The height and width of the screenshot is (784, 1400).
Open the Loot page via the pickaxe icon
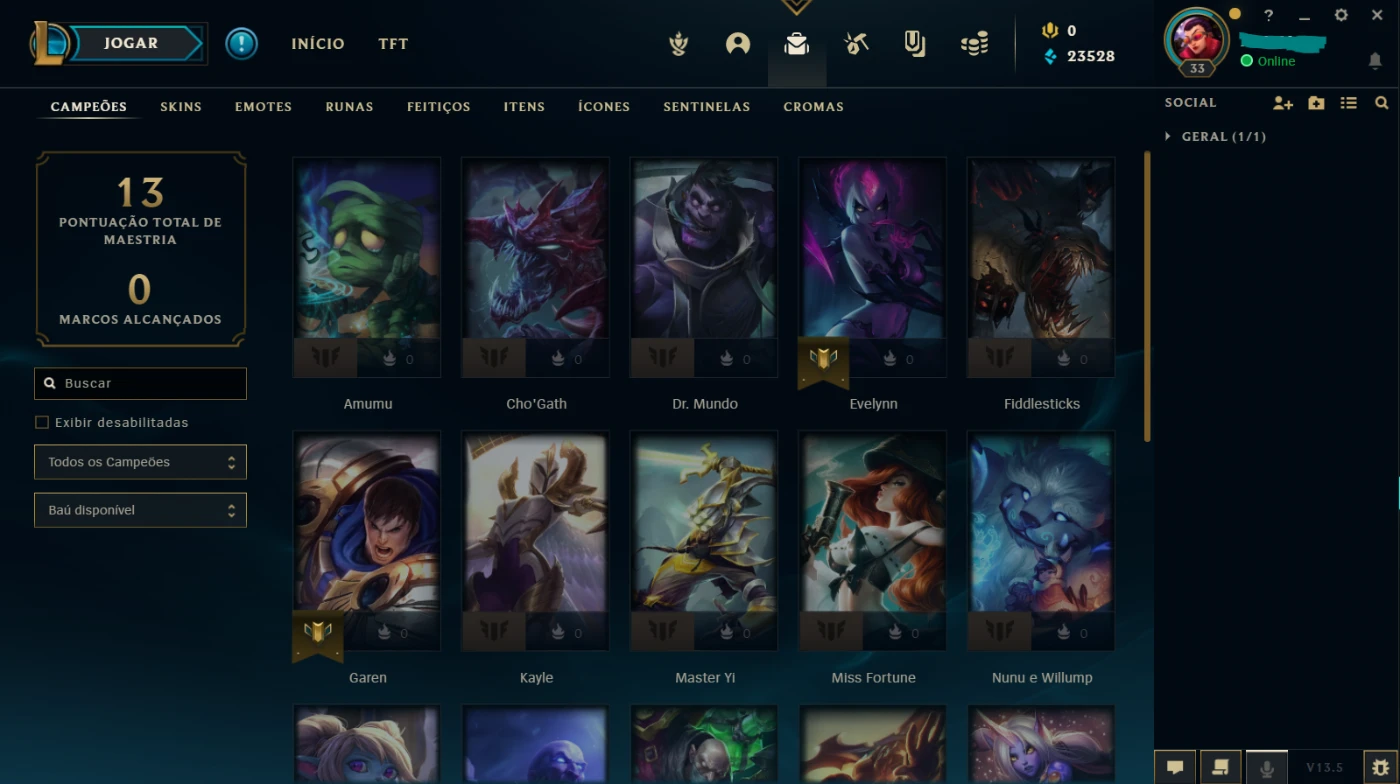pos(855,43)
